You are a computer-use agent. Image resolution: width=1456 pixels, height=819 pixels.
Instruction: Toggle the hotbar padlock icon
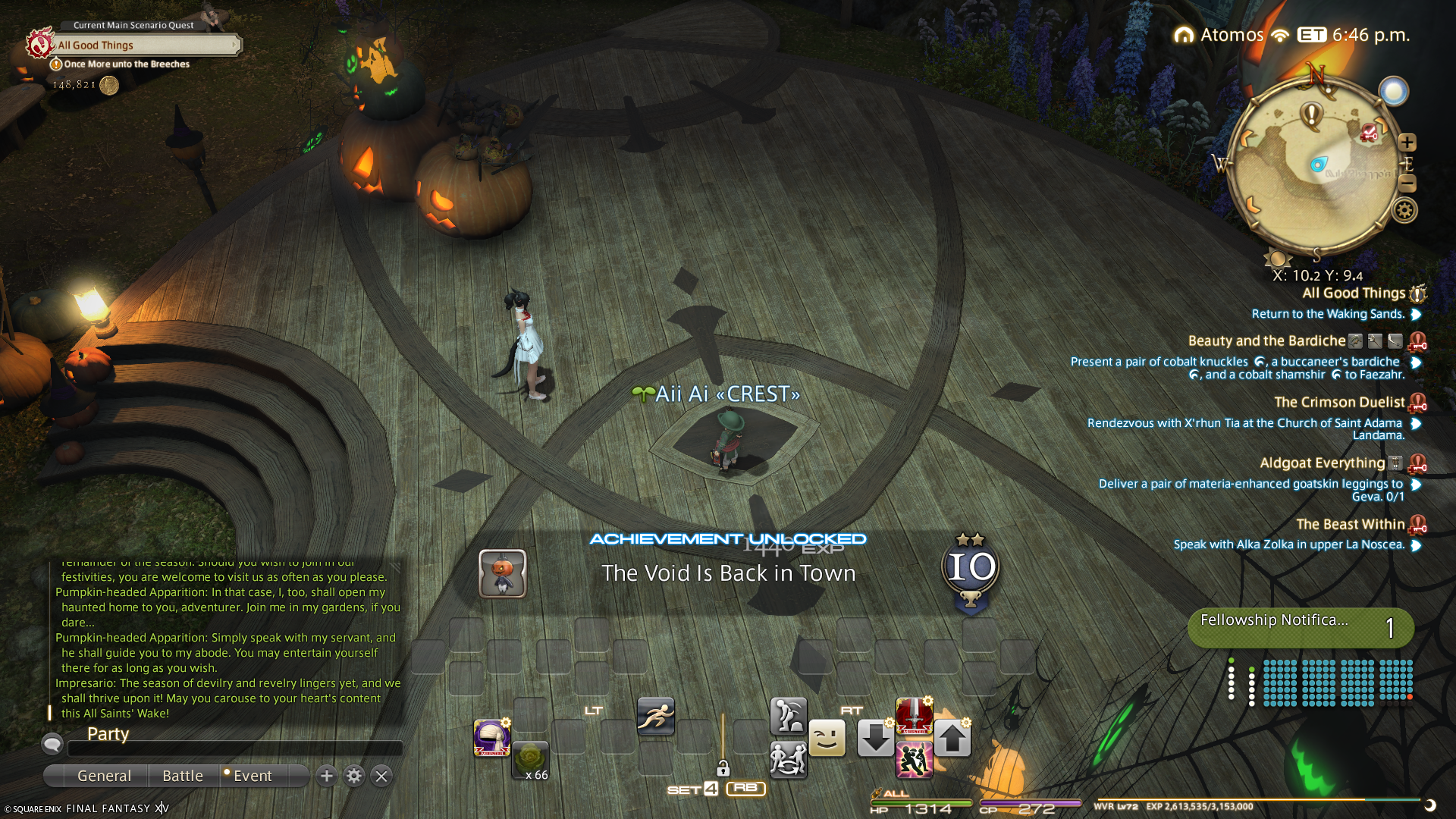723,768
